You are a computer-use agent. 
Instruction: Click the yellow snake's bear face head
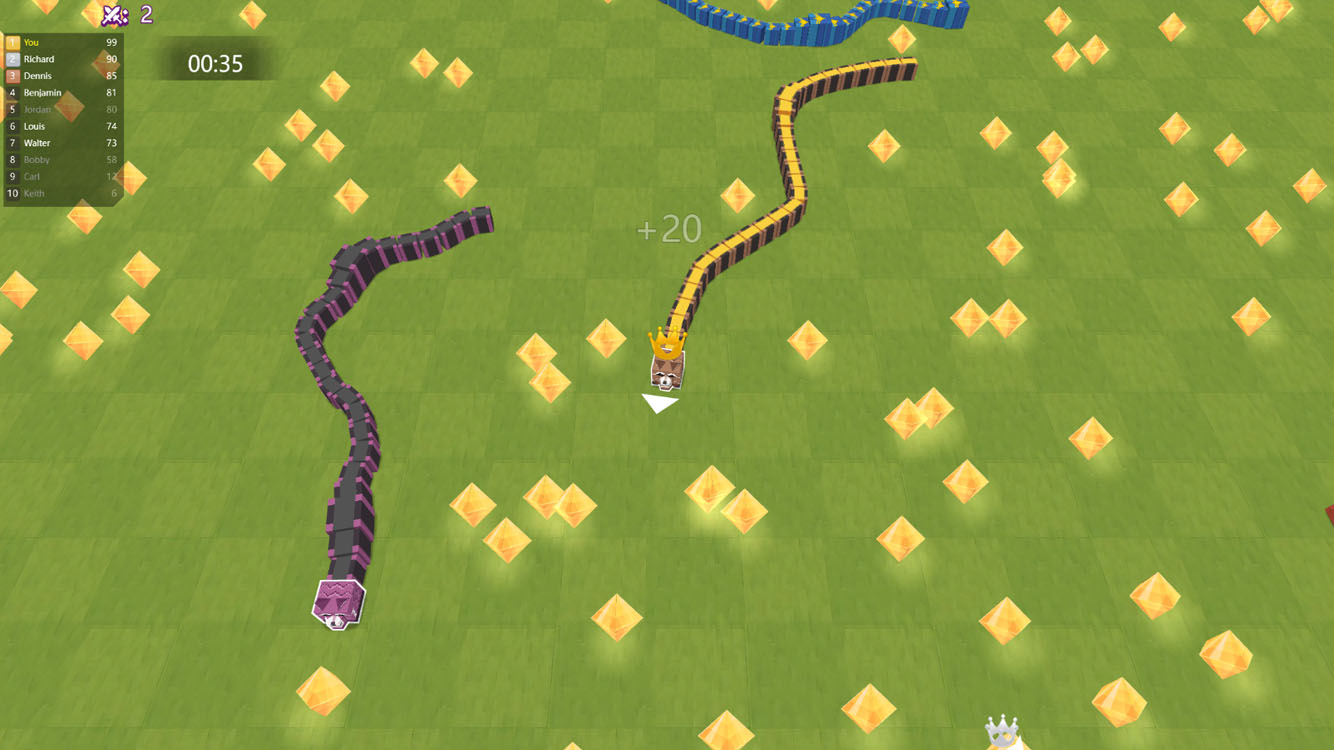coord(665,375)
